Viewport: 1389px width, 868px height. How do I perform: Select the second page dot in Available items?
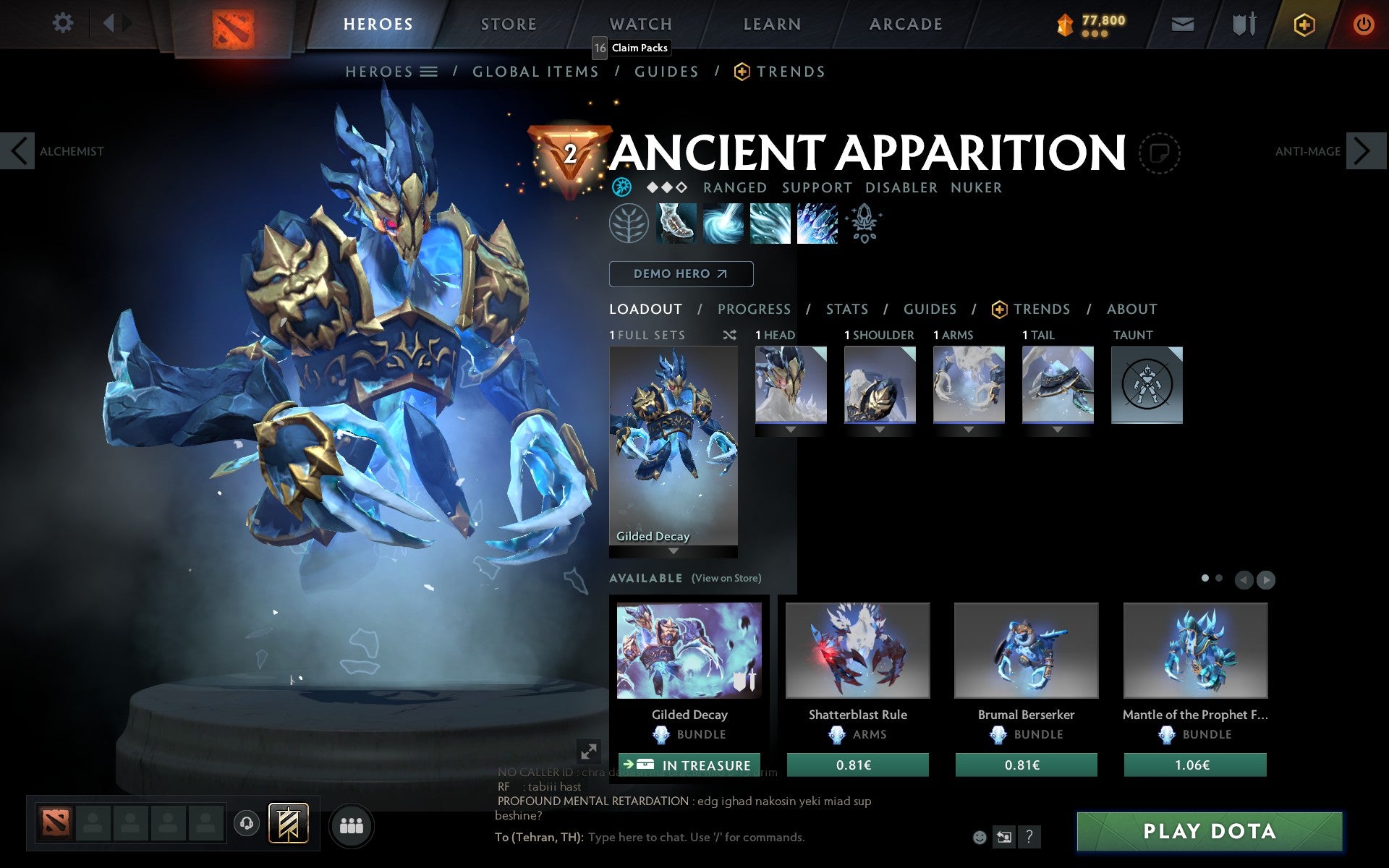click(1219, 579)
